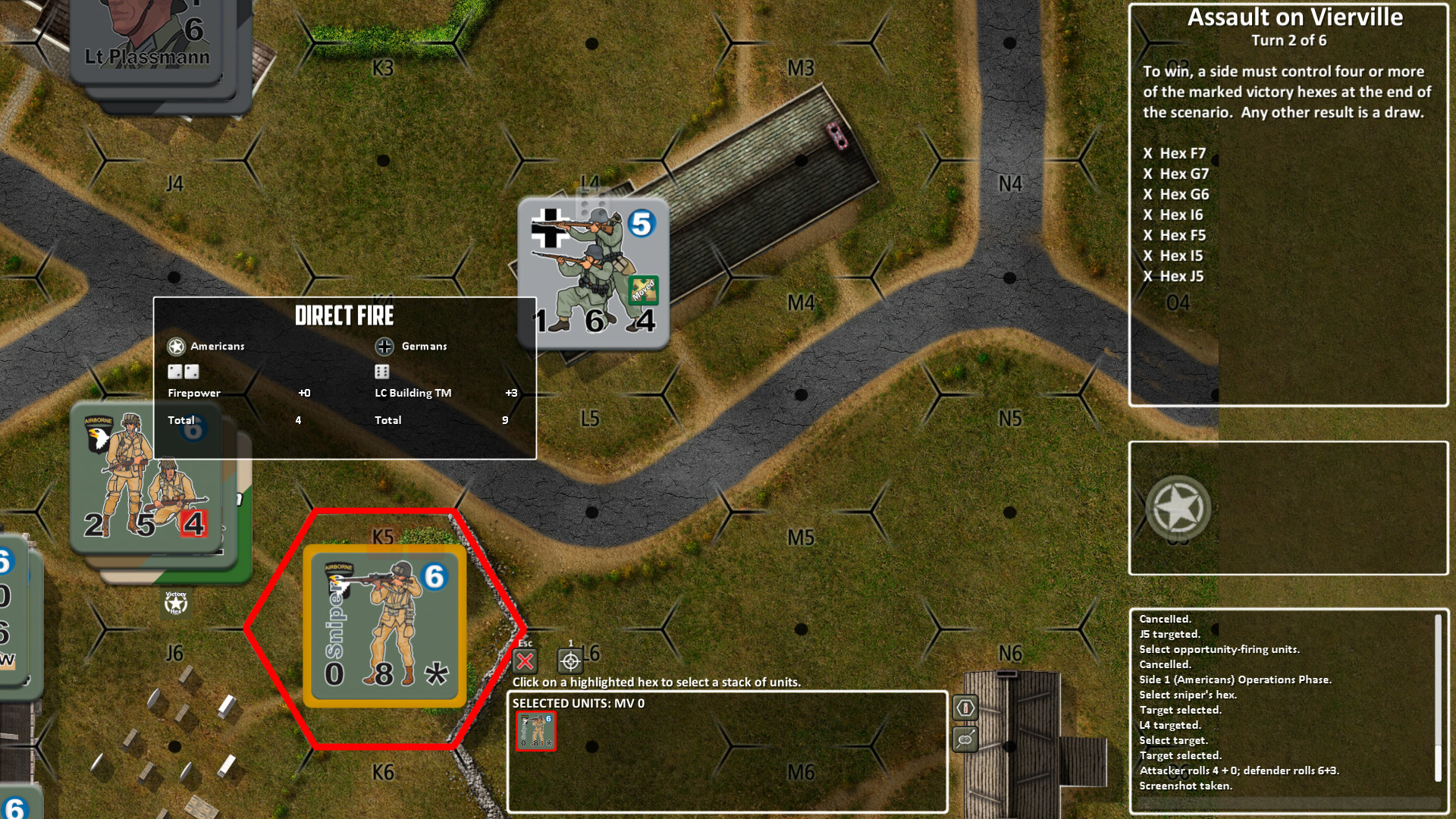
Task: Cancel the action with the red X Esc button
Action: 524,661
